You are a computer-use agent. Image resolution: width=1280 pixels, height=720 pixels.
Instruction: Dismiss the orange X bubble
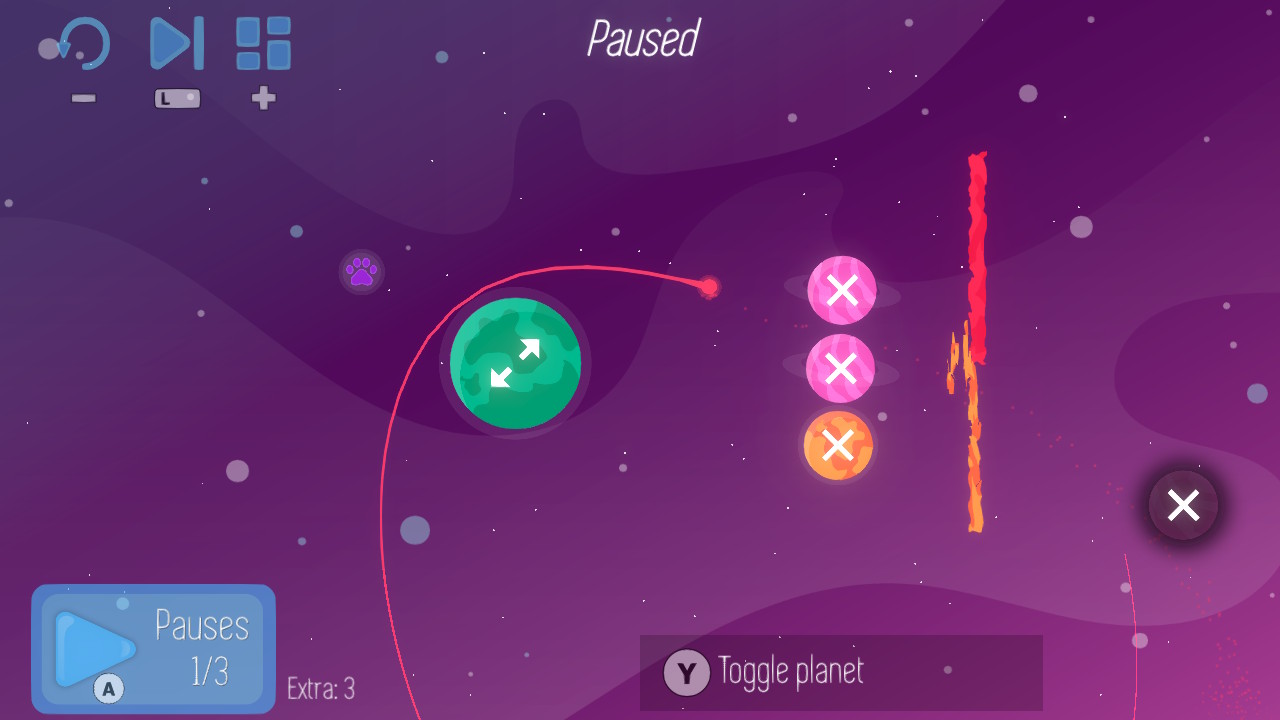(839, 446)
